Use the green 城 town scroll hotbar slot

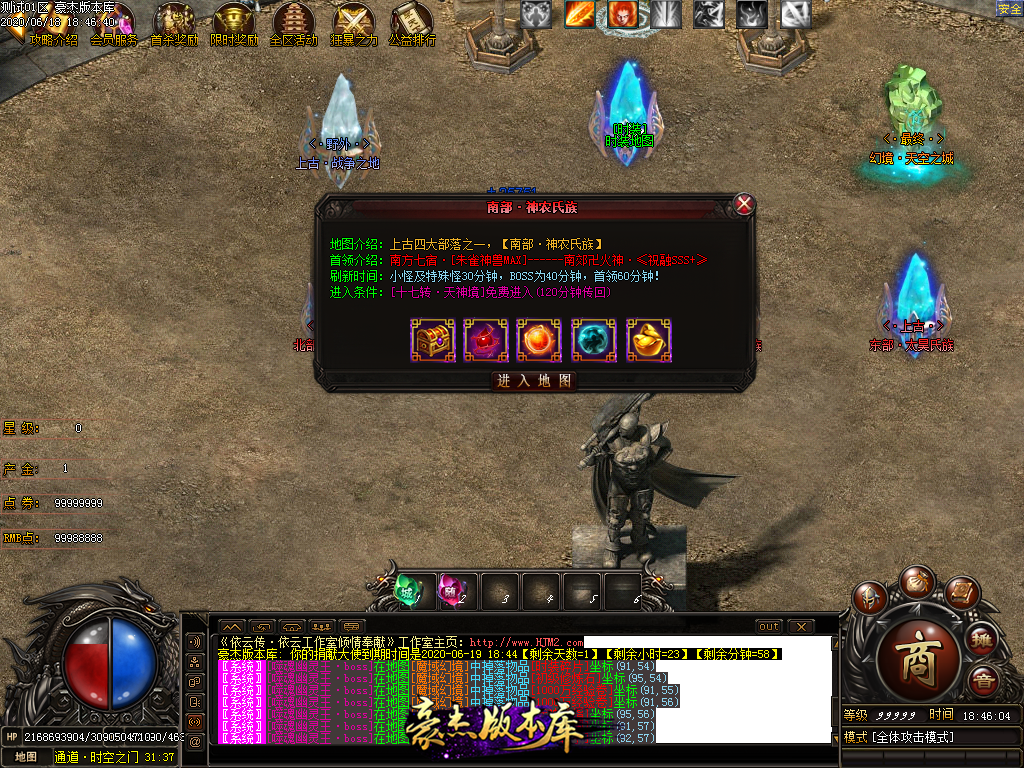pos(408,589)
